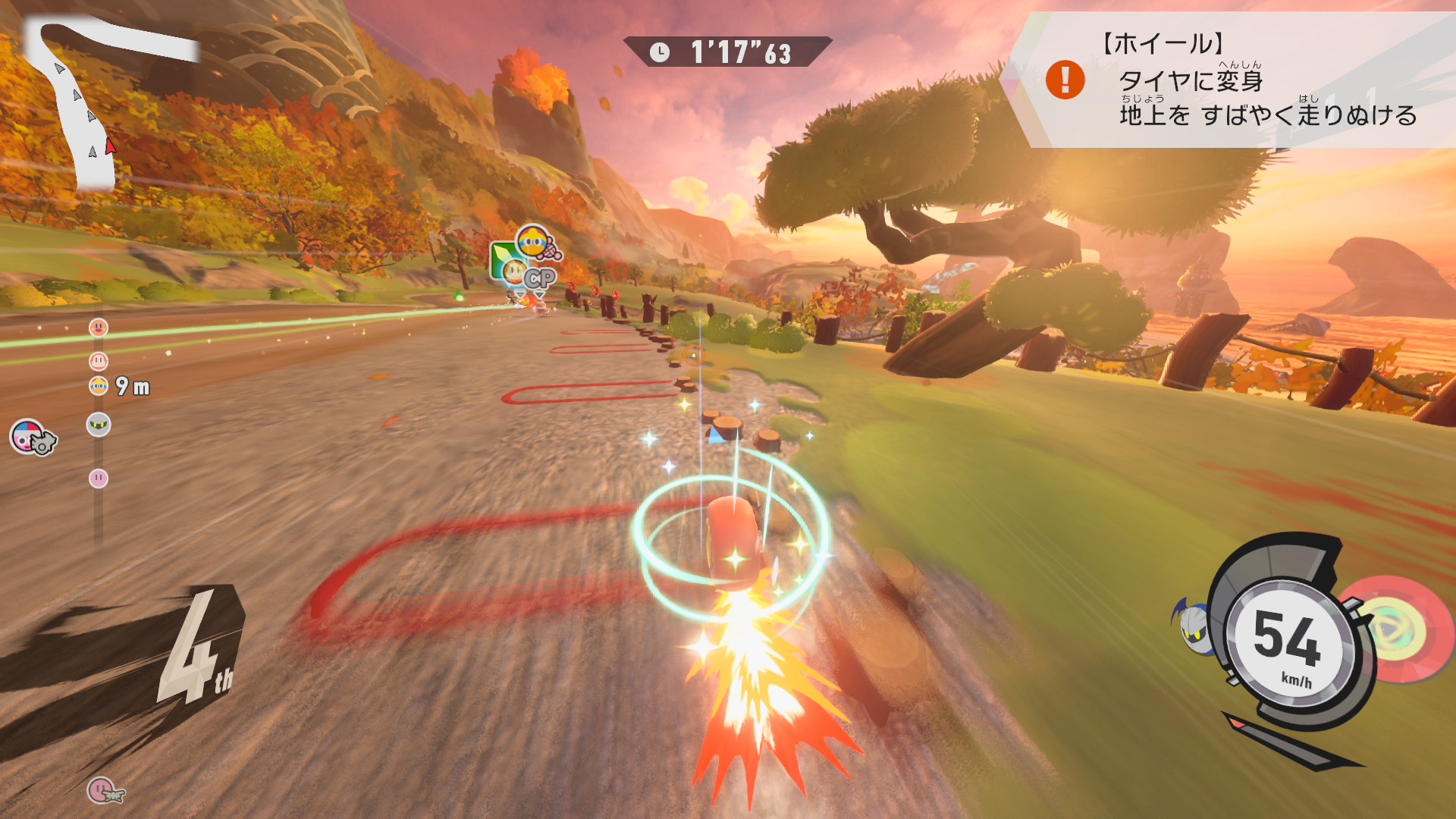Select Meta Knight's icon on the progress tracker
Viewport: 1456px width, 819px height.
99,425
